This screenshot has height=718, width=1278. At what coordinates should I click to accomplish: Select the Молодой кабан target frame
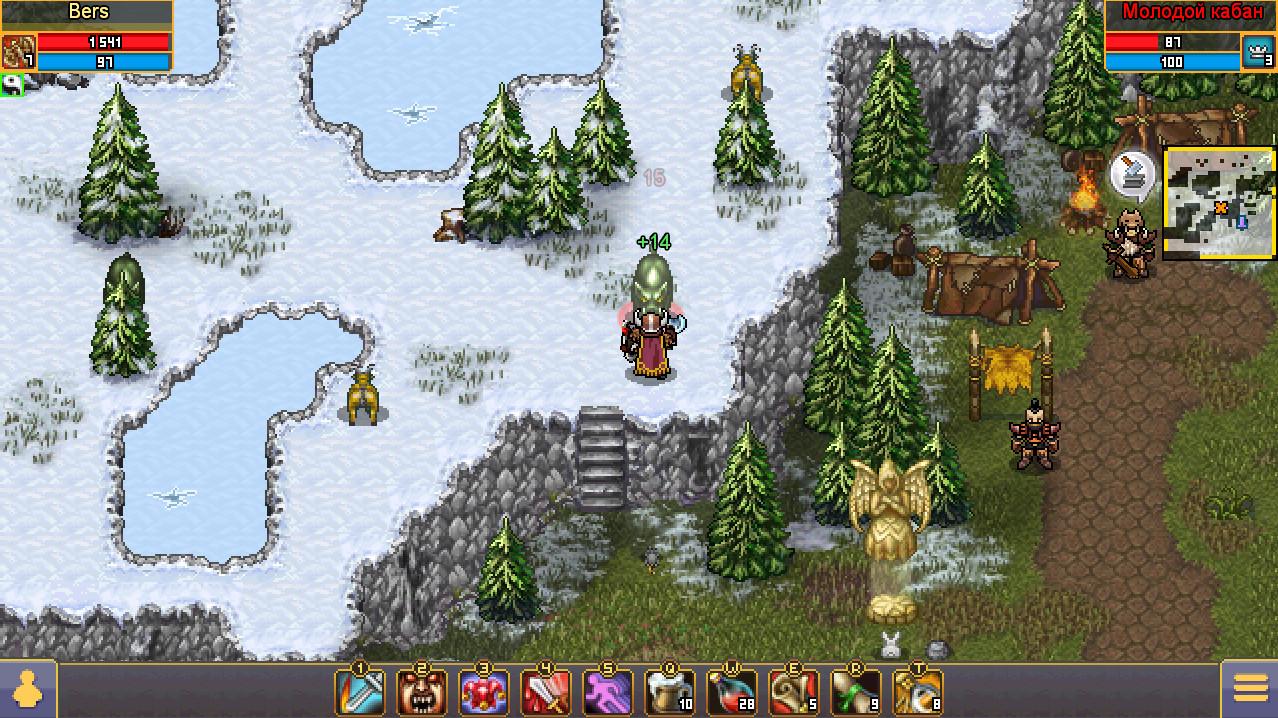point(1172,13)
